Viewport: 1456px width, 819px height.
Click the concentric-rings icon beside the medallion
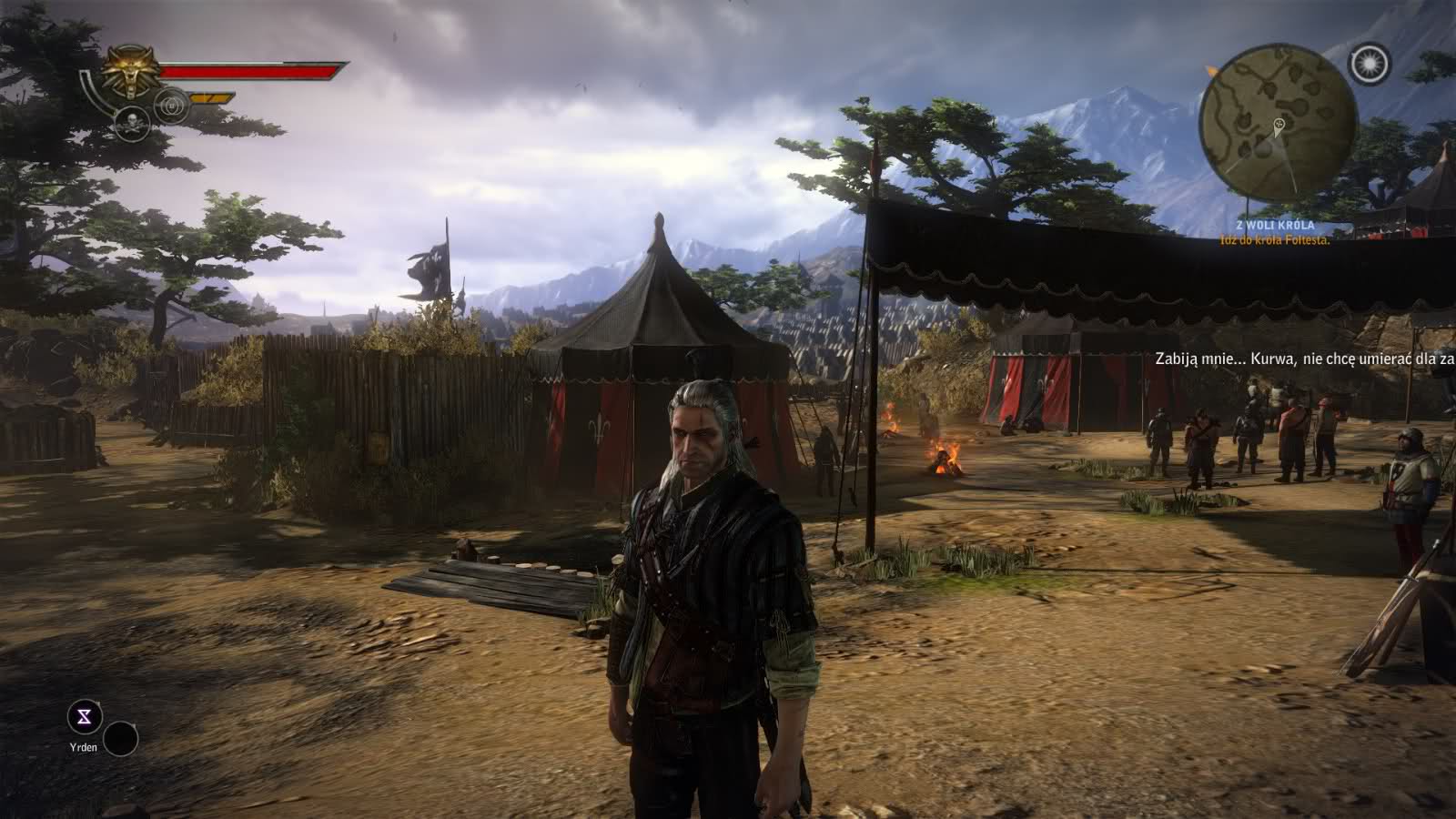pos(171,106)
